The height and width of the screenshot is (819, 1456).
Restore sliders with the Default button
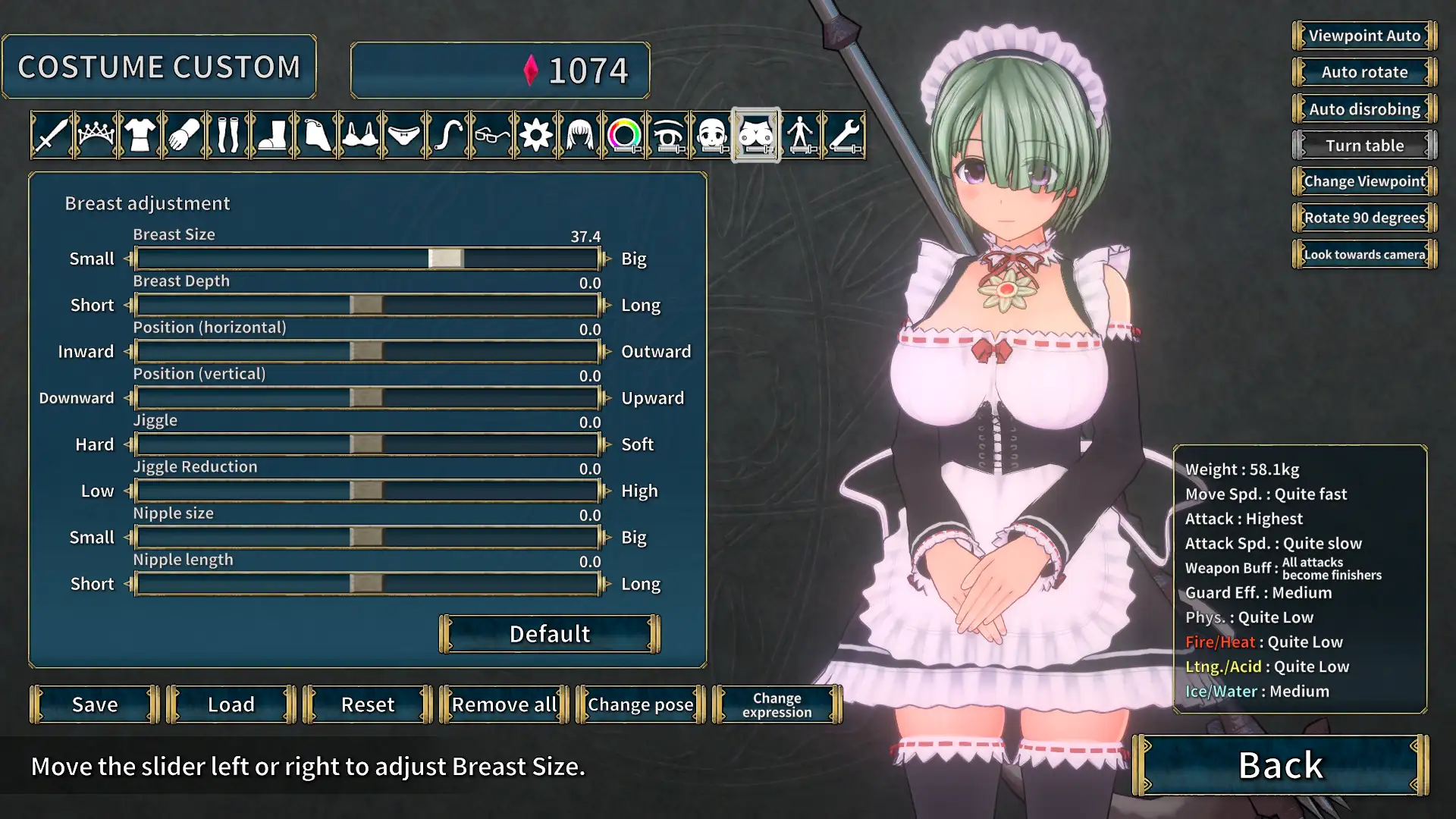point(550,634)
